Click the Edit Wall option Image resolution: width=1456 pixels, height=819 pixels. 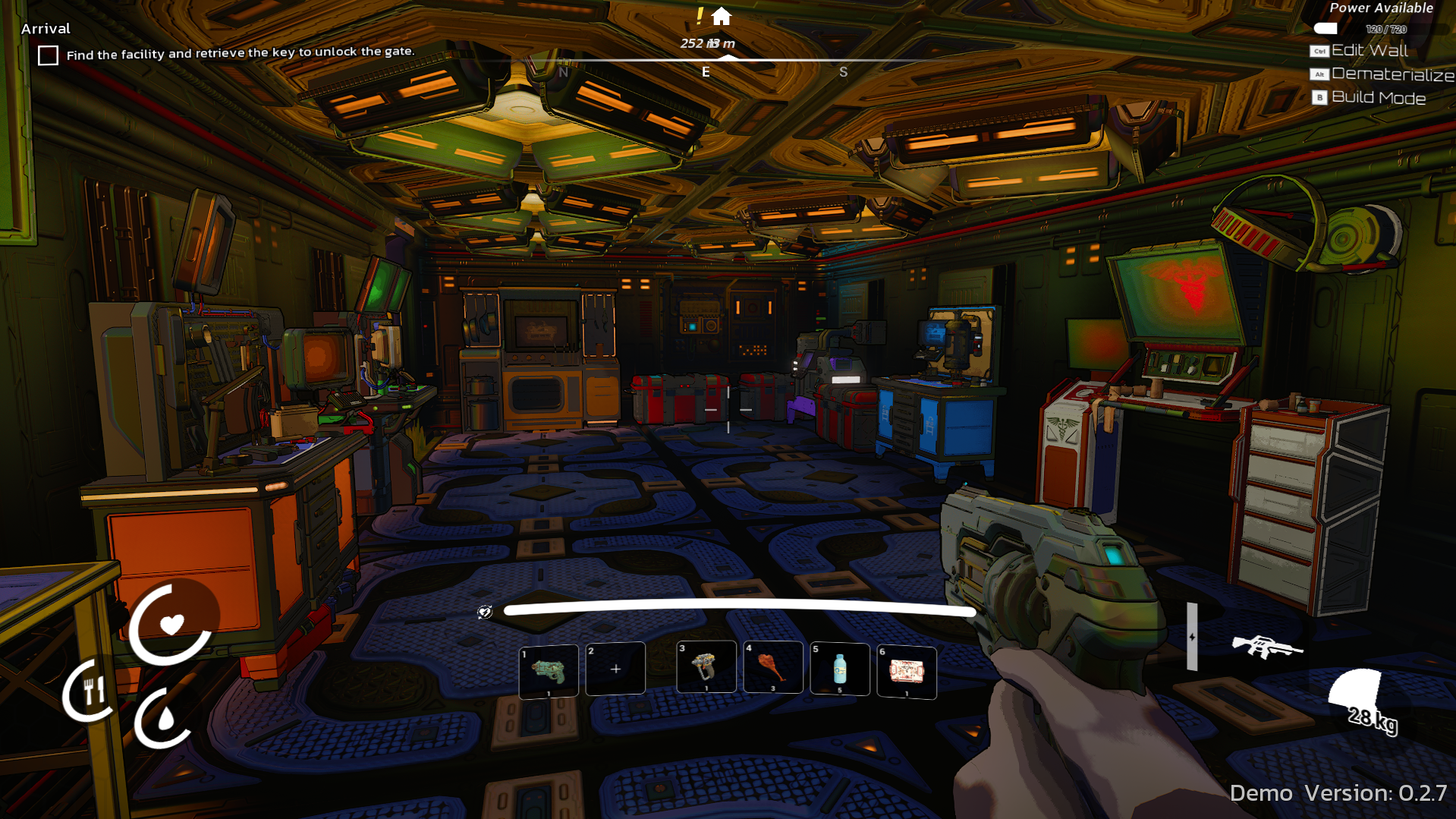[x=1370, y=51]
